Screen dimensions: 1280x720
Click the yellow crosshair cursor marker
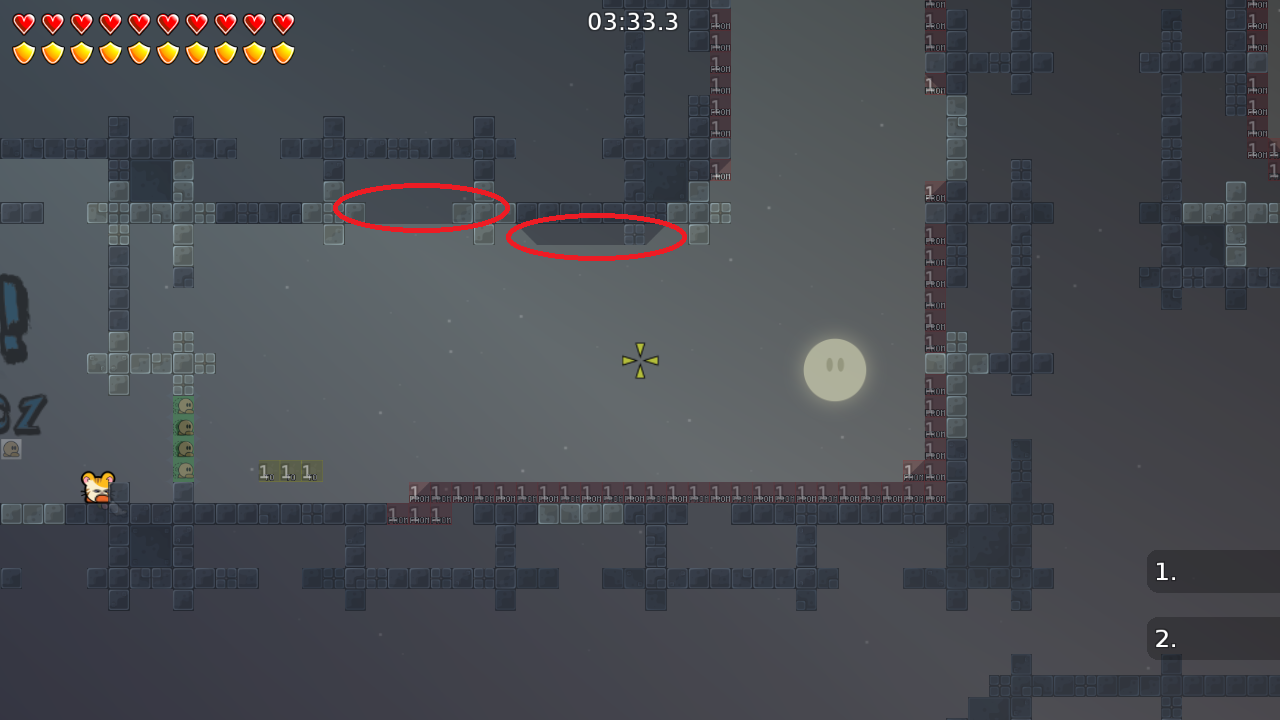[639, 361]
